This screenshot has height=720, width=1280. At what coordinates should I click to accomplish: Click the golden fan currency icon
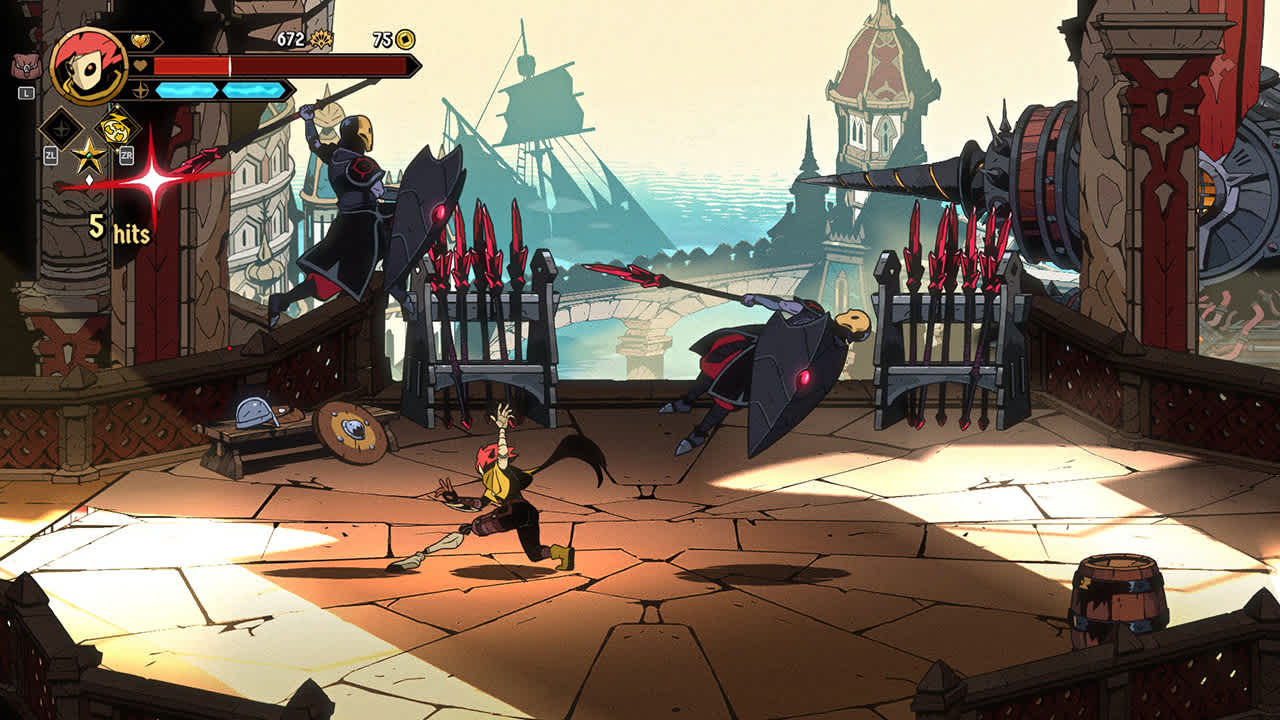[x=321, y=40]
